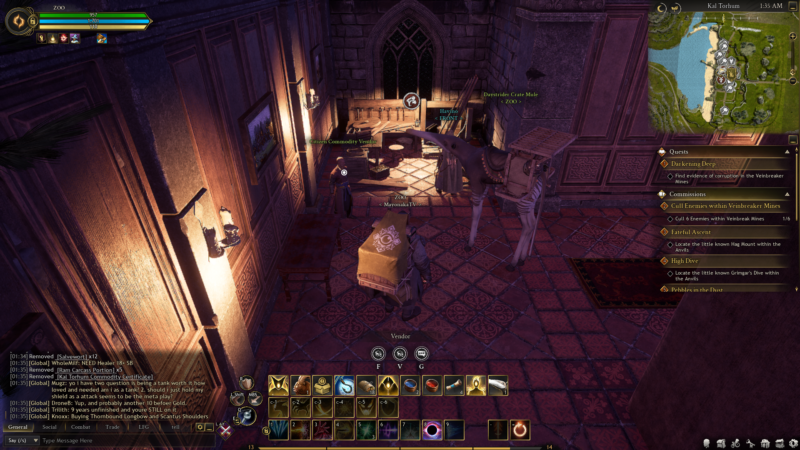Select the Fateful Ascent commission
Screen dimensions: 800x450
tap(690, 232)
